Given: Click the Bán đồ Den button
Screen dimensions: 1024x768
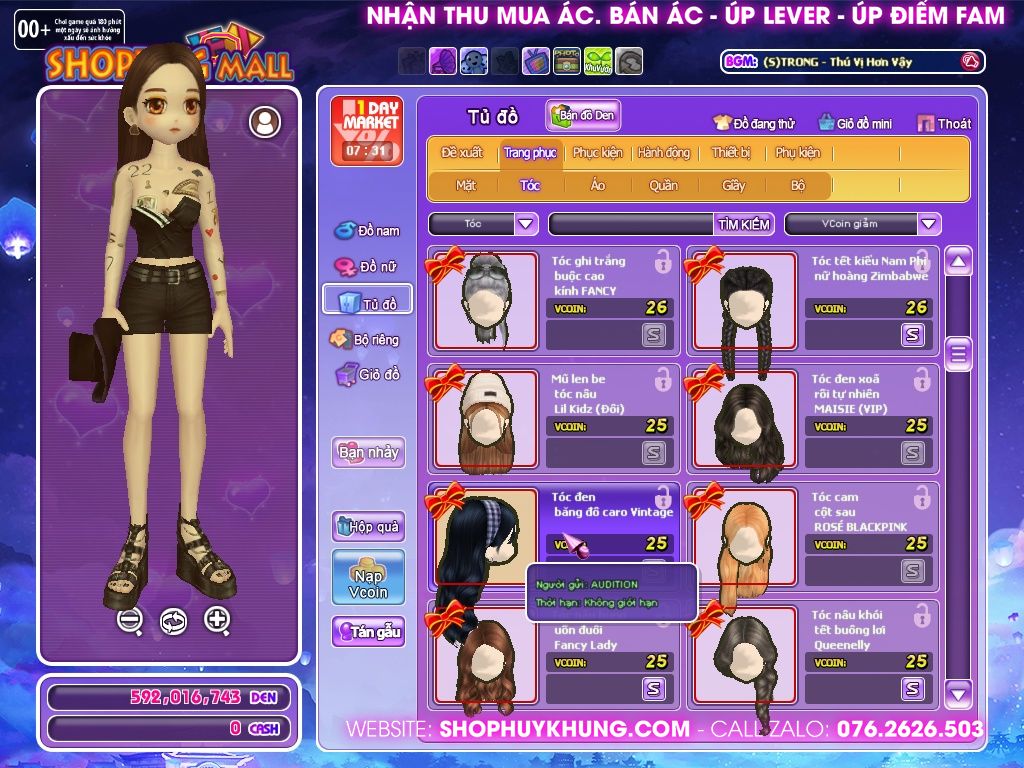Looking at the screenshot, I should 583,115.
